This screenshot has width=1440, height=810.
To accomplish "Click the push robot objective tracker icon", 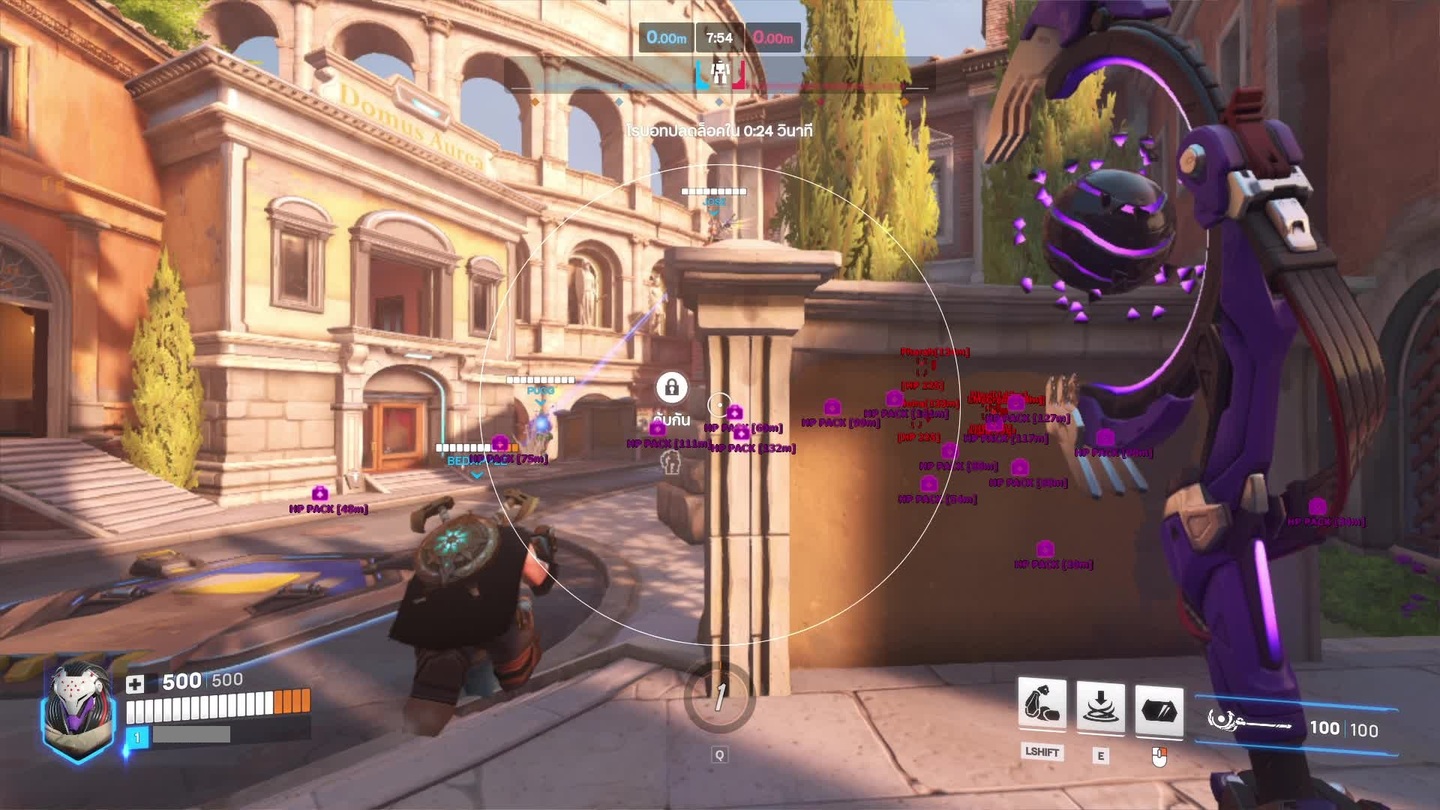I will 719,70.
